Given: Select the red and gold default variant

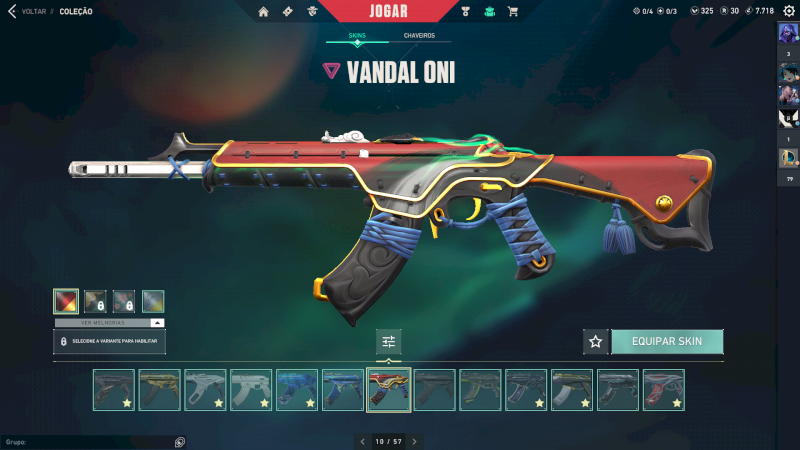Looking at the screenshot, I should (x=66, y=301).
